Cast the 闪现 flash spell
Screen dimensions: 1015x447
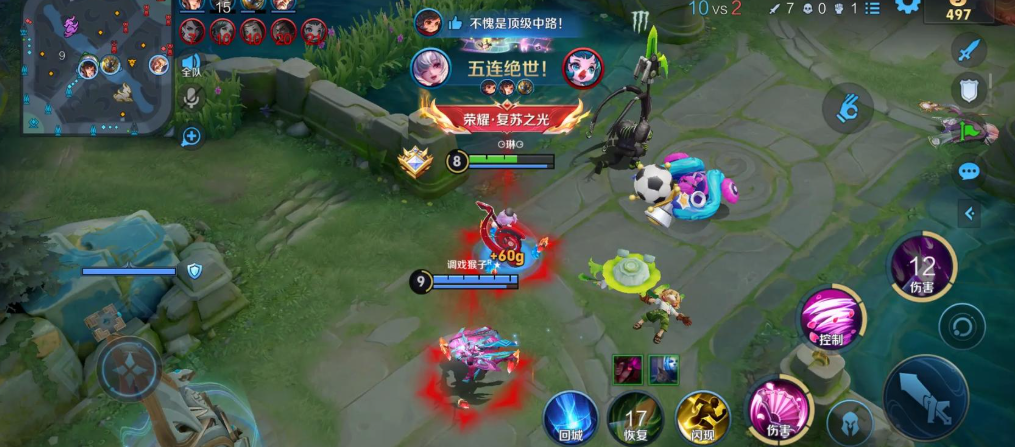click(x=701, y=417)
